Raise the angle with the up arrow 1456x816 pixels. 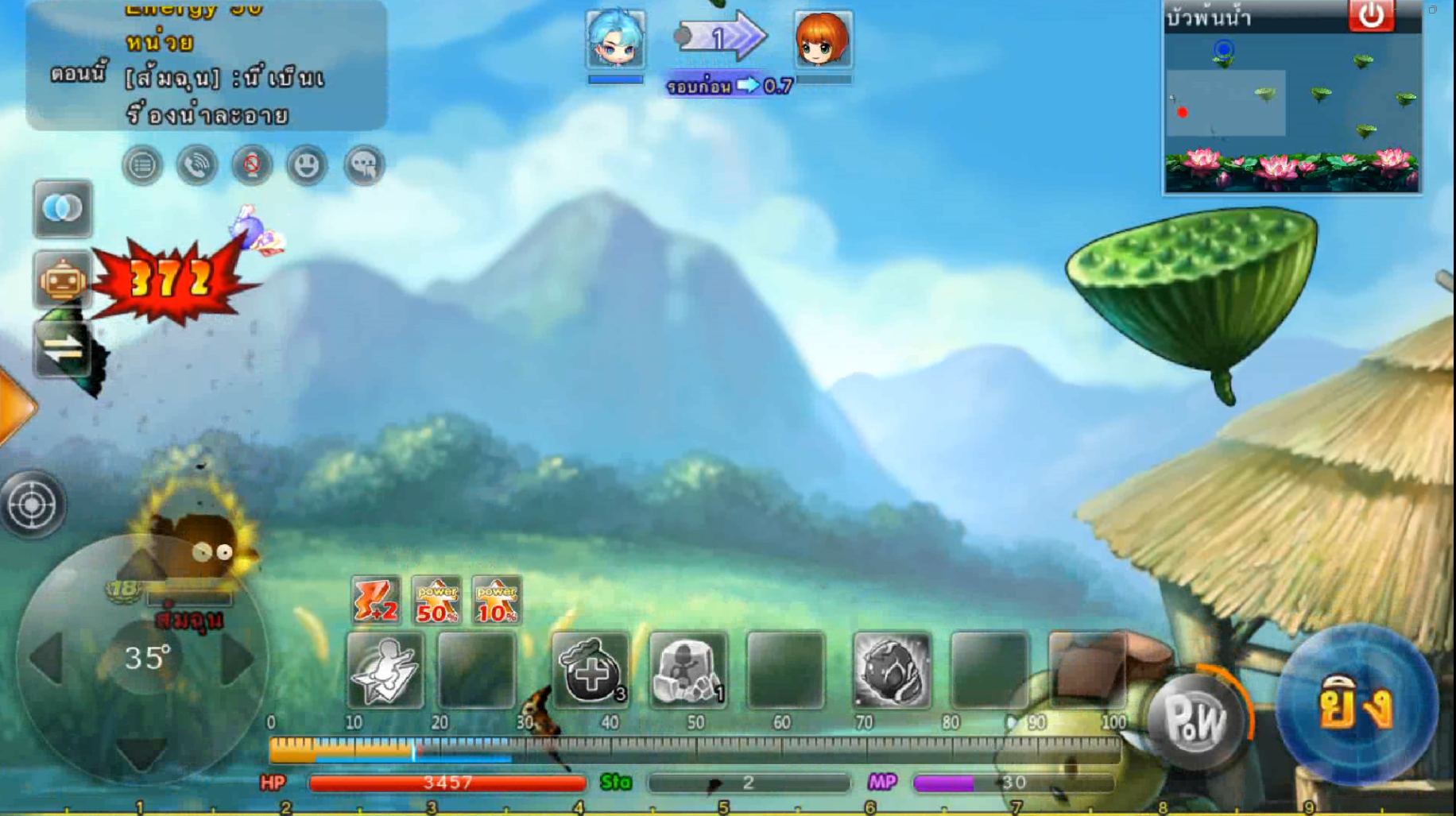tap(141, 566)
